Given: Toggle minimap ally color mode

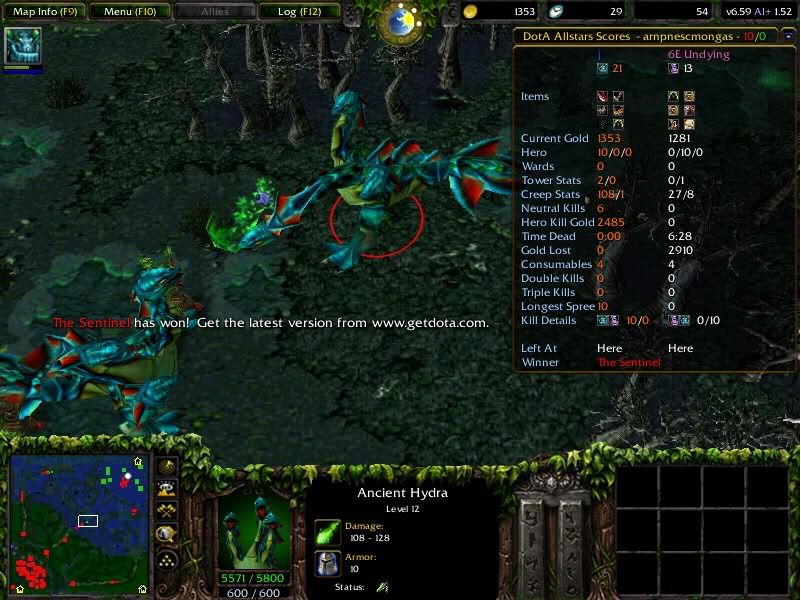Looking at the screenshot, I should click(167, 511).
